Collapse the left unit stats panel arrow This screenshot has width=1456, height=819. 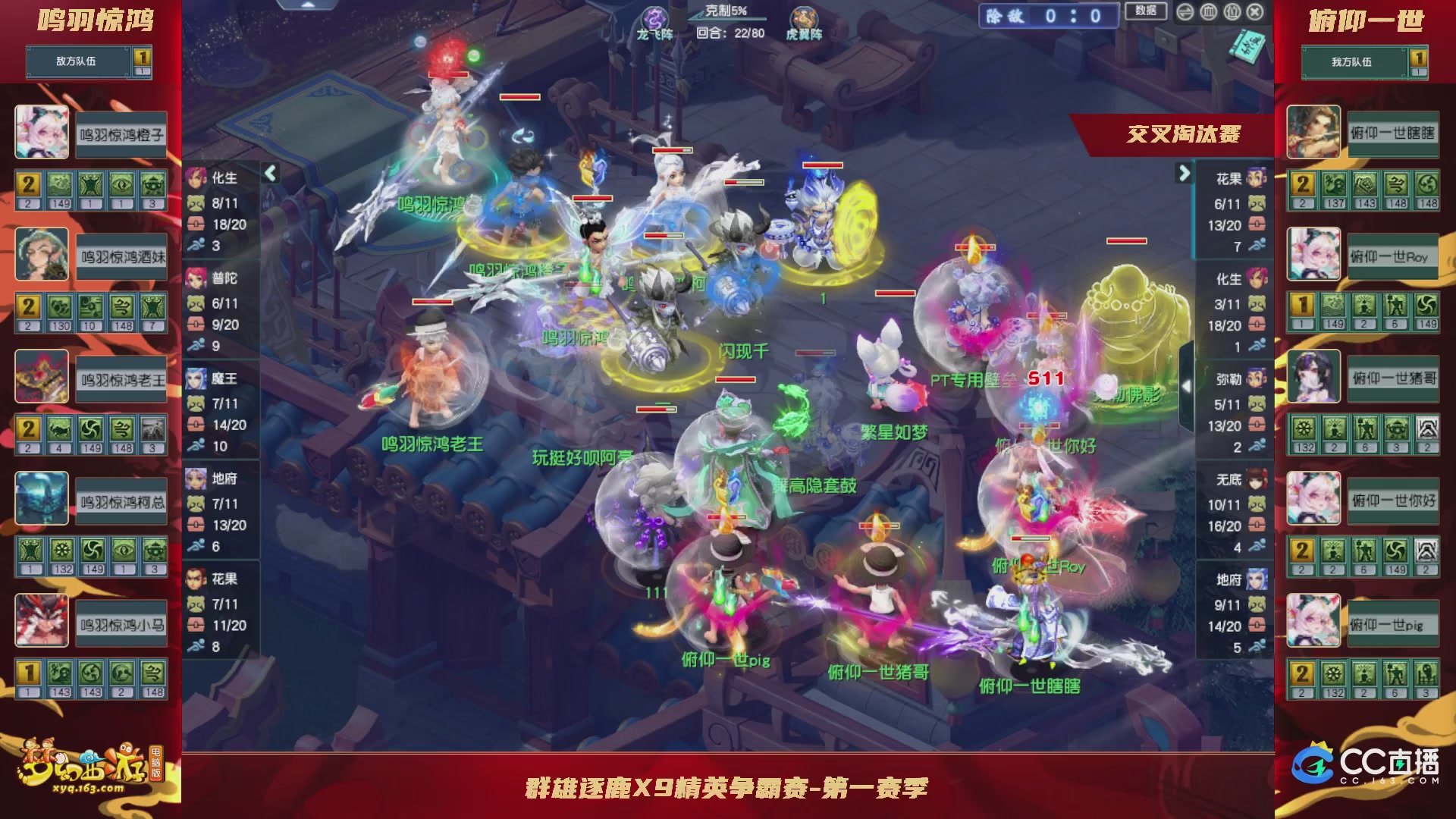(270, 173)
